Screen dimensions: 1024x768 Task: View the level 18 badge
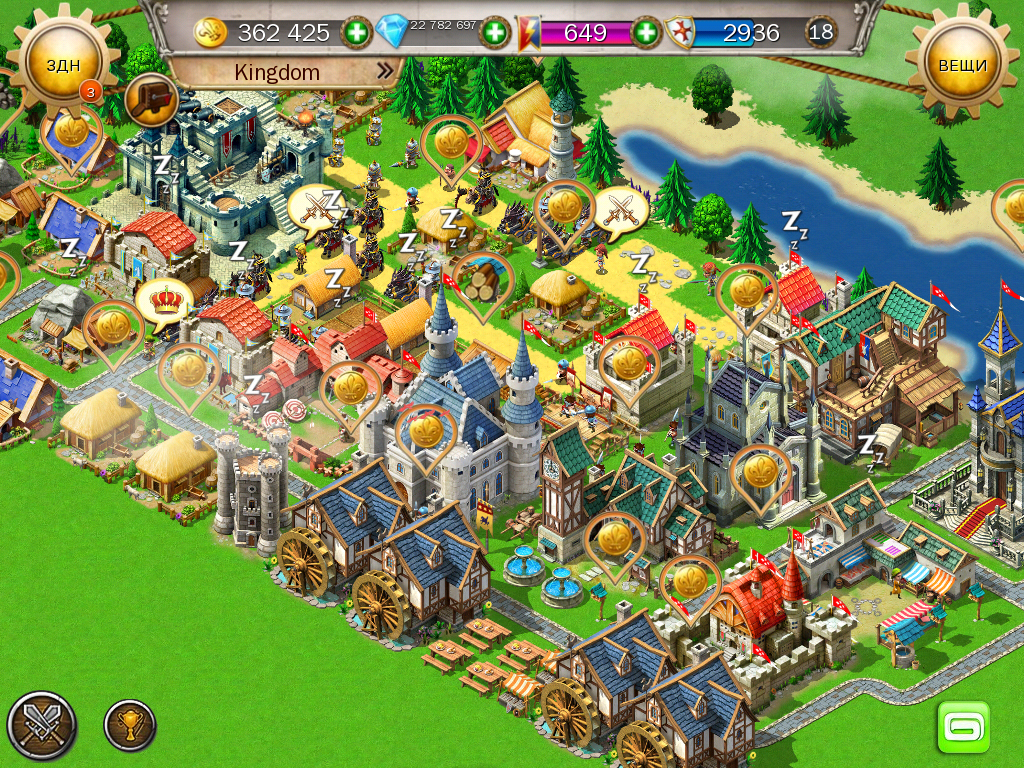(821, 32)
